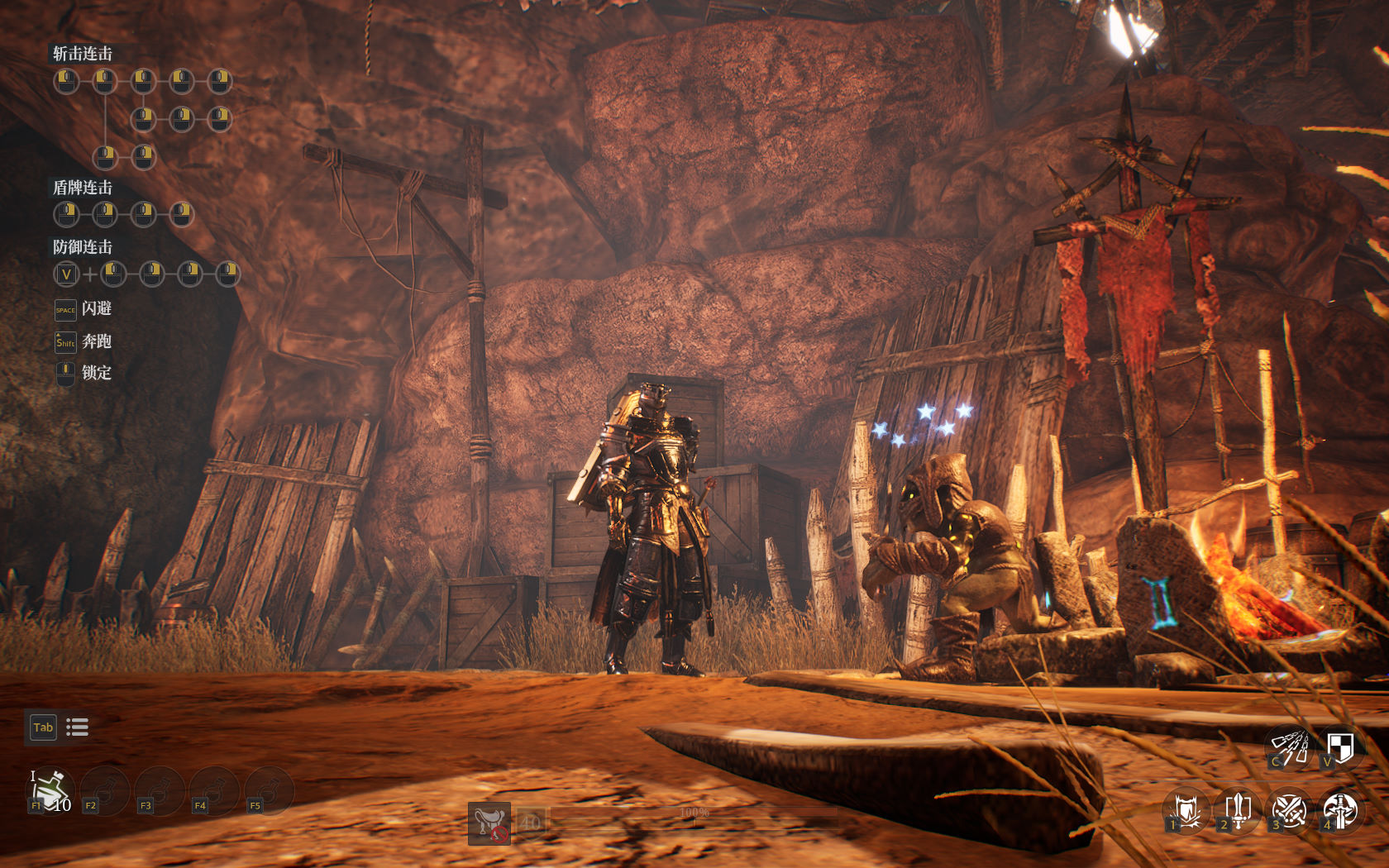The width and height of the screenshot is (1389, 868).
Task: Trigger the sword and axe skill numbered 4
Action: [1339, 811]
